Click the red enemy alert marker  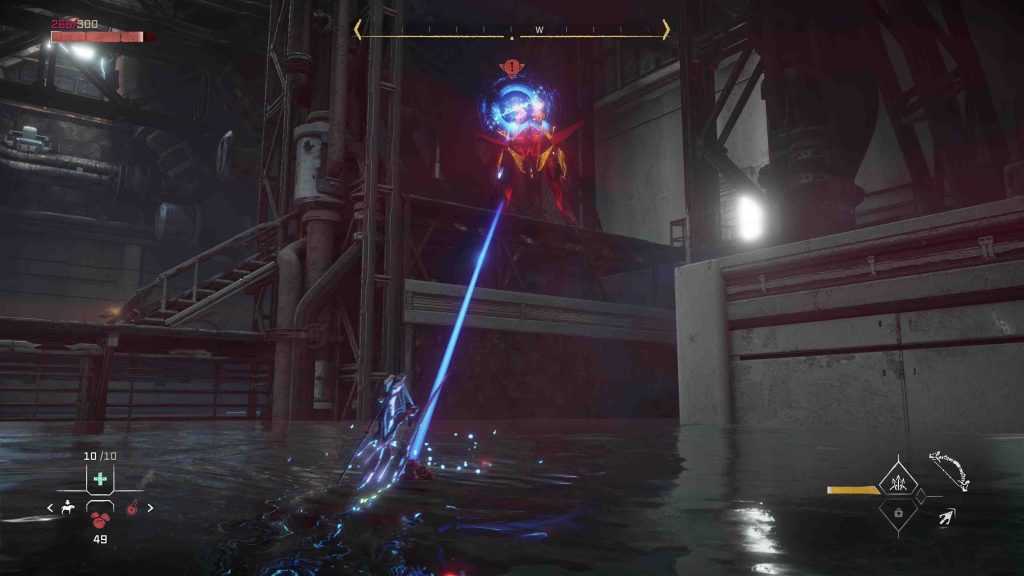(512, 69)
